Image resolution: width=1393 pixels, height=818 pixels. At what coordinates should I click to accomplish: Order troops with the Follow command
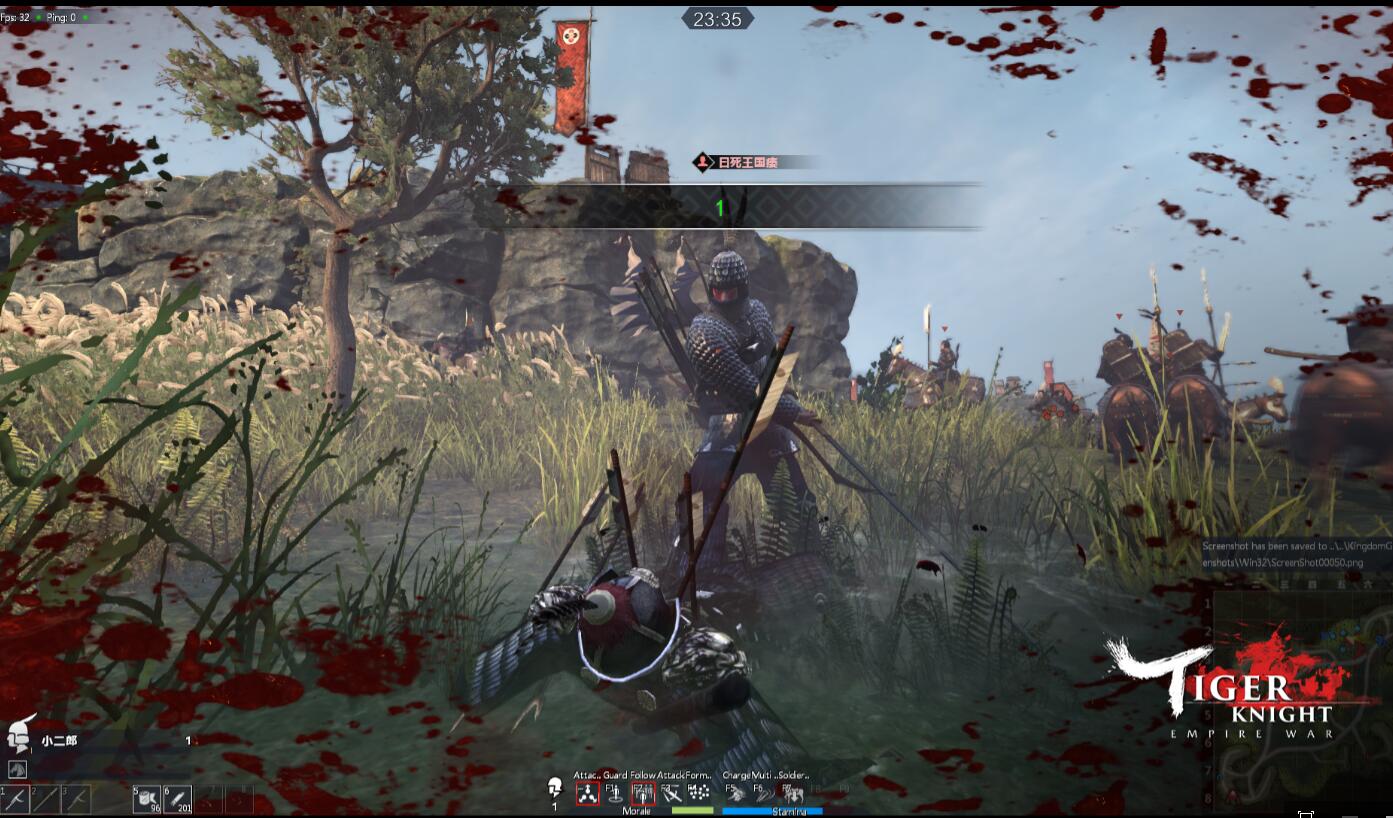[x=642, y=794]
